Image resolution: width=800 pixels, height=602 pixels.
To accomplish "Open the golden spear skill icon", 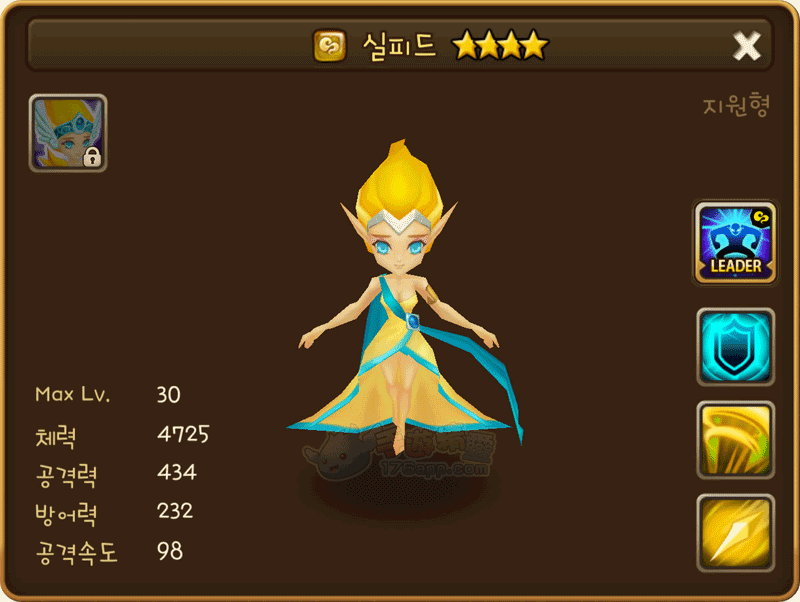I will click(735, 531).
